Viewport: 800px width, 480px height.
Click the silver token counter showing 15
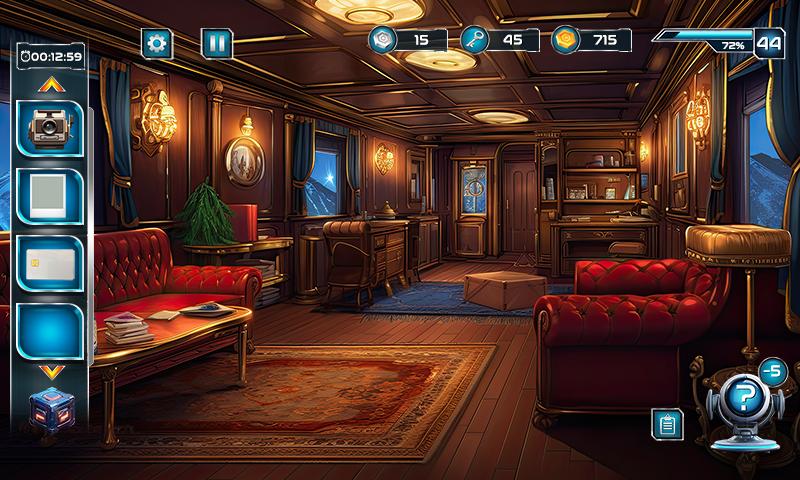(407, 40)
